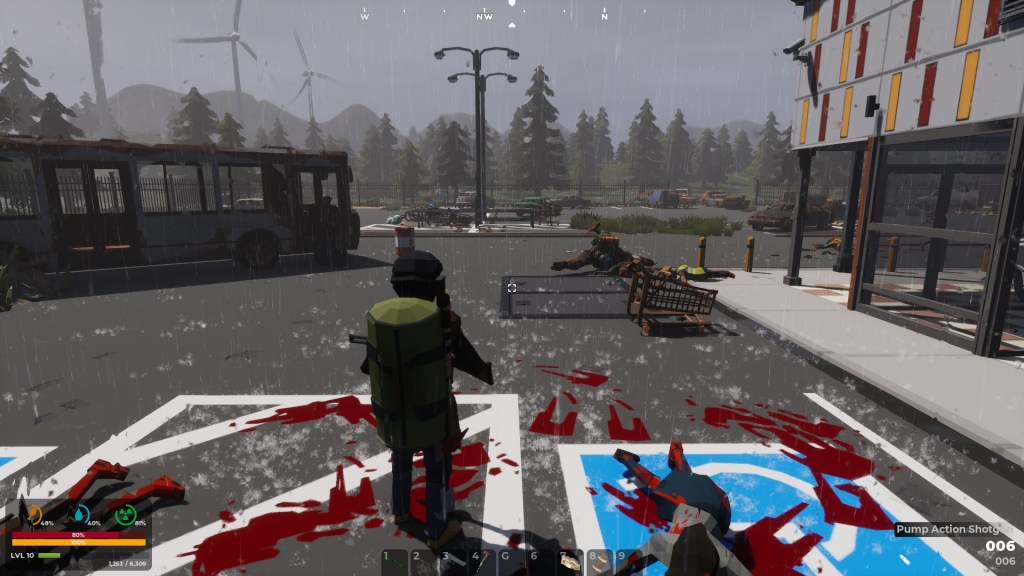The width and height of the screenshot is (1024, 576).
Task: Select the beige item in hotbar slot 7
Action: (571, 561)
